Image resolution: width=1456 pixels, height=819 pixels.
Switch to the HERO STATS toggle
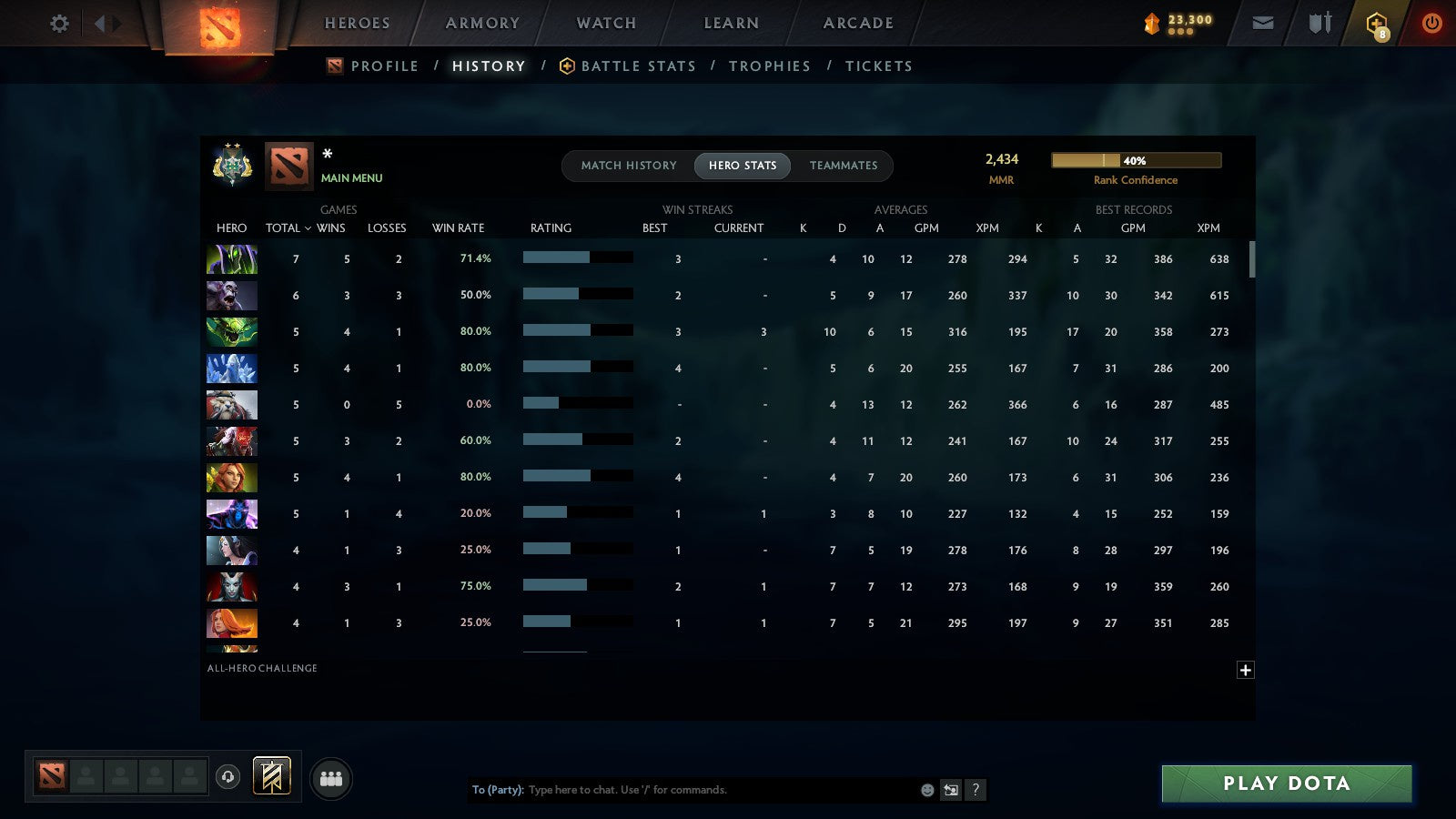pos(742,166)
